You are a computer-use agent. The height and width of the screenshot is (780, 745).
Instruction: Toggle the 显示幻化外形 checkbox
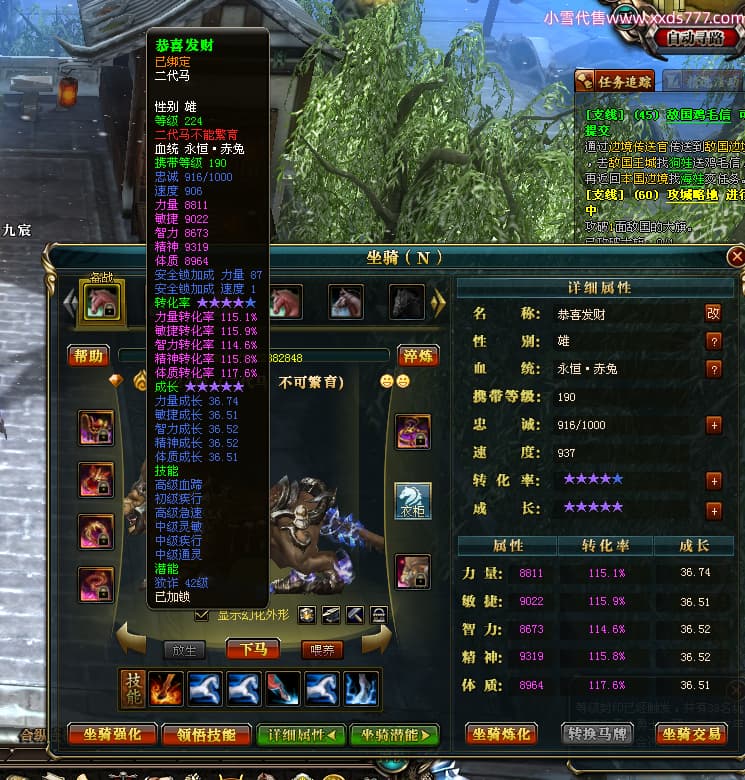click(x=202, y=615)
